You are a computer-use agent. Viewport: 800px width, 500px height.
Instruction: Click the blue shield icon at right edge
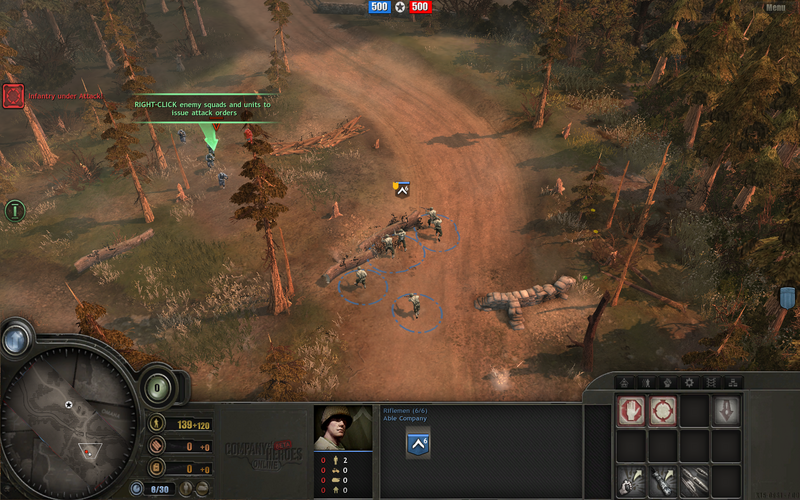click(x=787, y=298)
